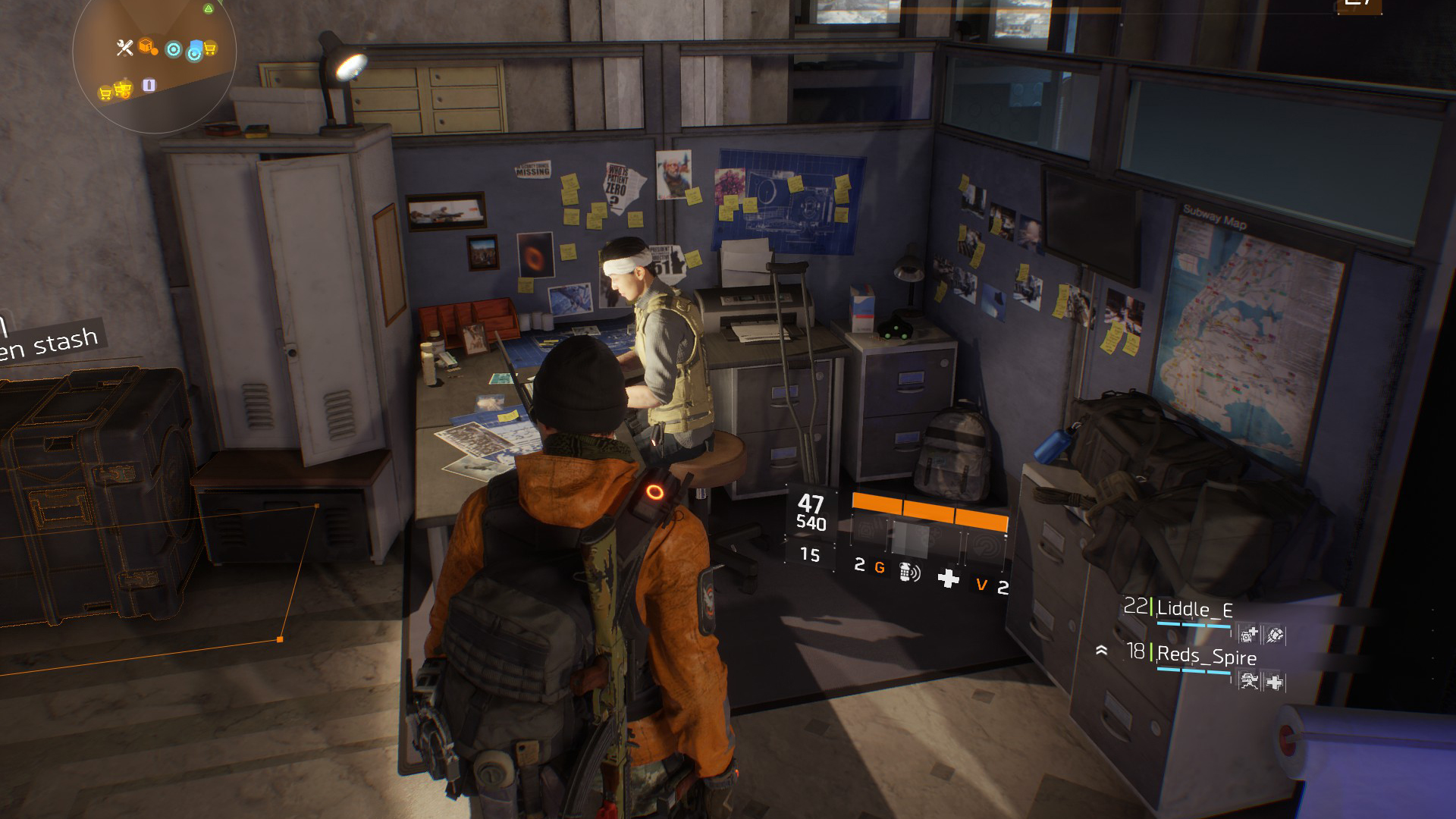The image size is (1456, 819).
Task: Toggle the battery consumable icon on the minimap
Action: [x=149, y=86]
